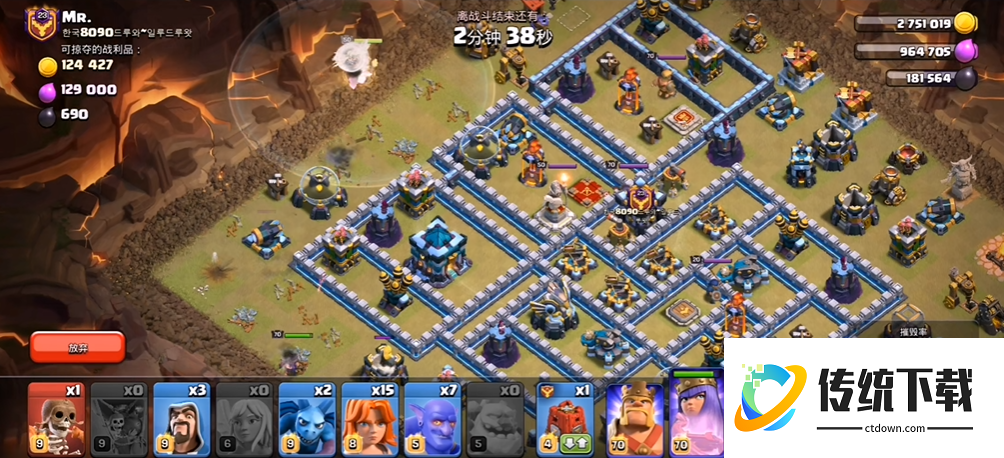Pick the Valkyrie troop with x15 remaining
The image size is (1004, 458).
(x=371, y=414)
